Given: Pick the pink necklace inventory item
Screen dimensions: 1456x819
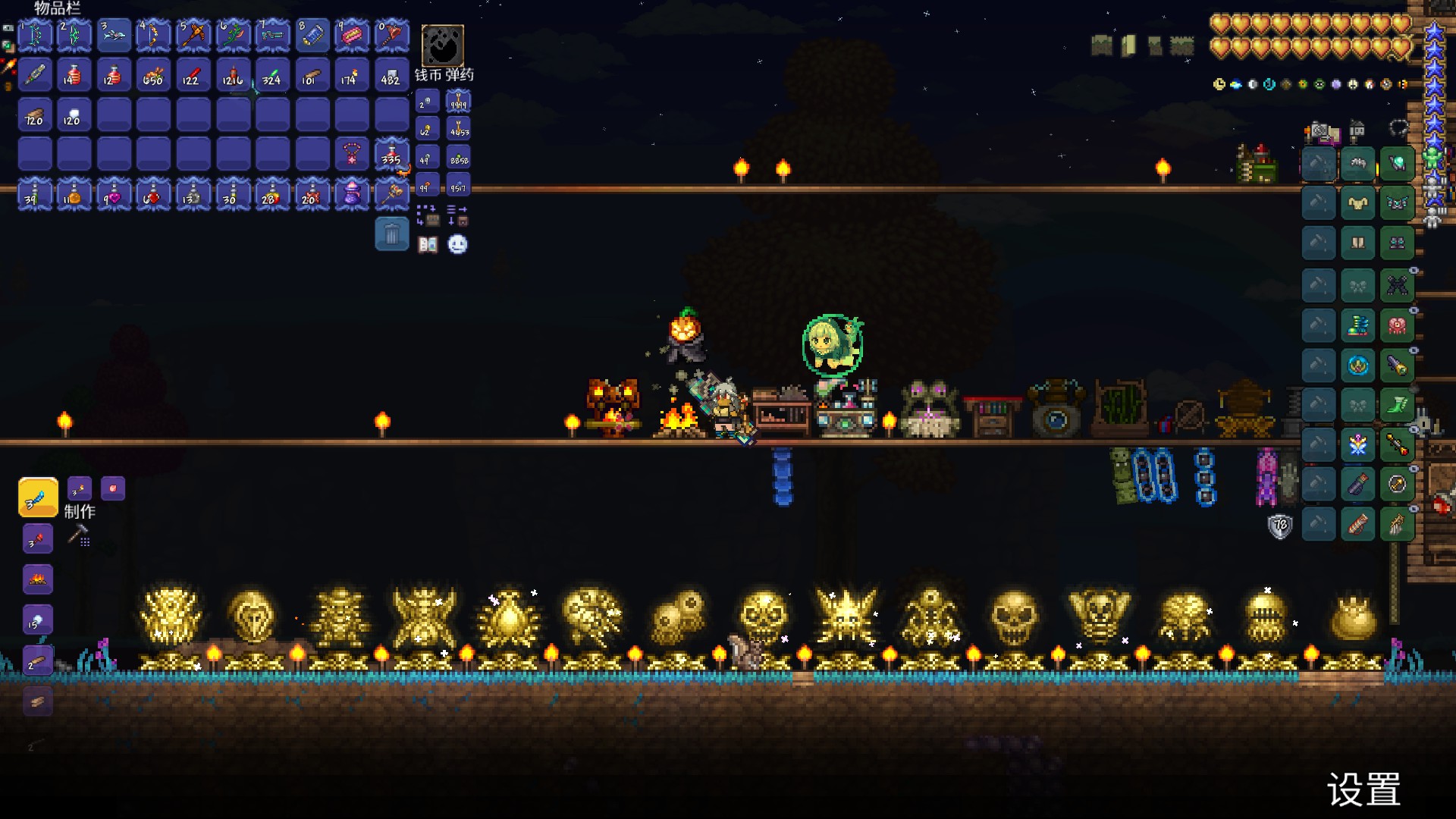Looking at the screenshot, I should point(352,154).
